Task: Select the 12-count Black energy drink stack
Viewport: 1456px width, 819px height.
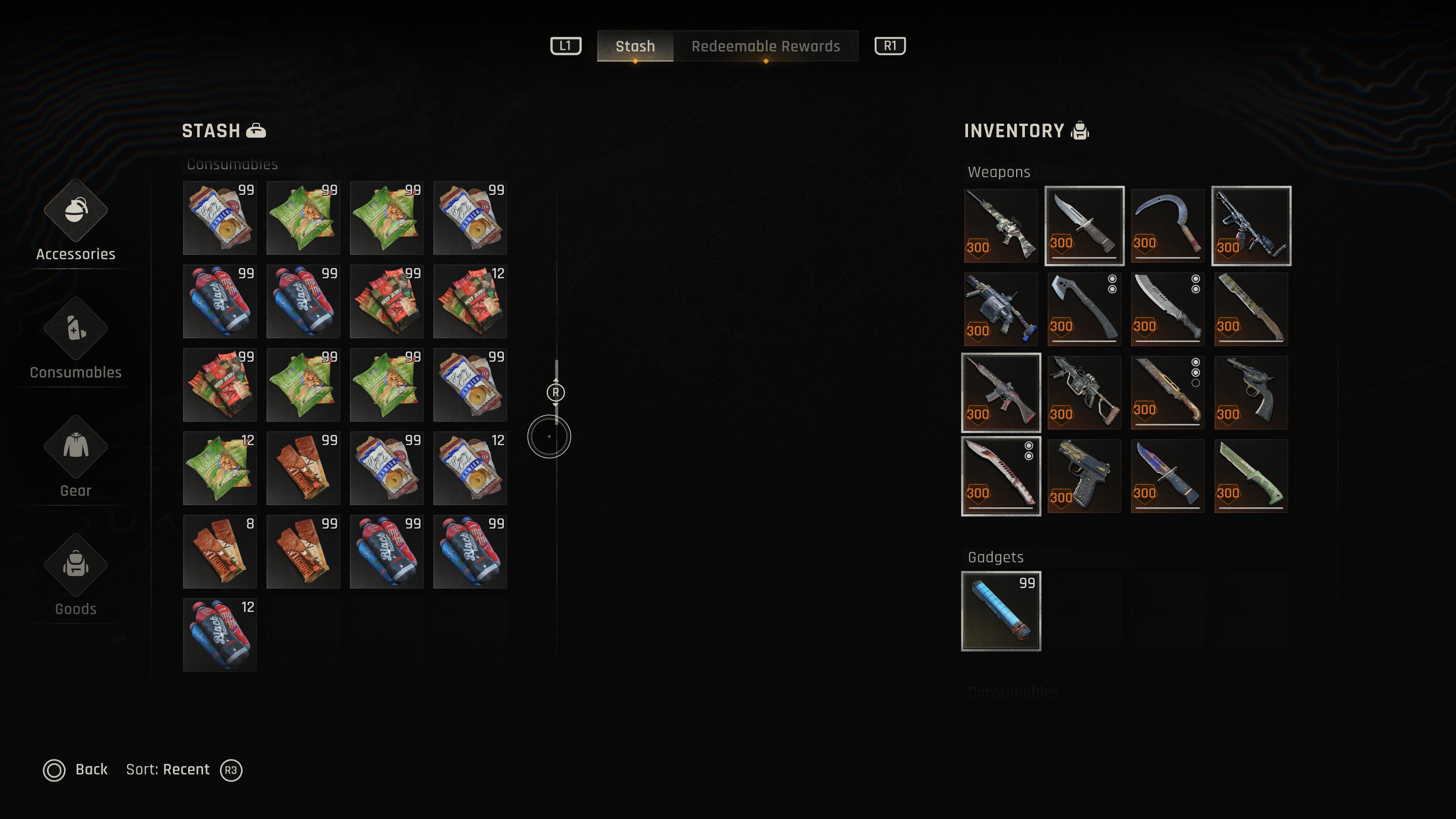Action: [220, 635]
